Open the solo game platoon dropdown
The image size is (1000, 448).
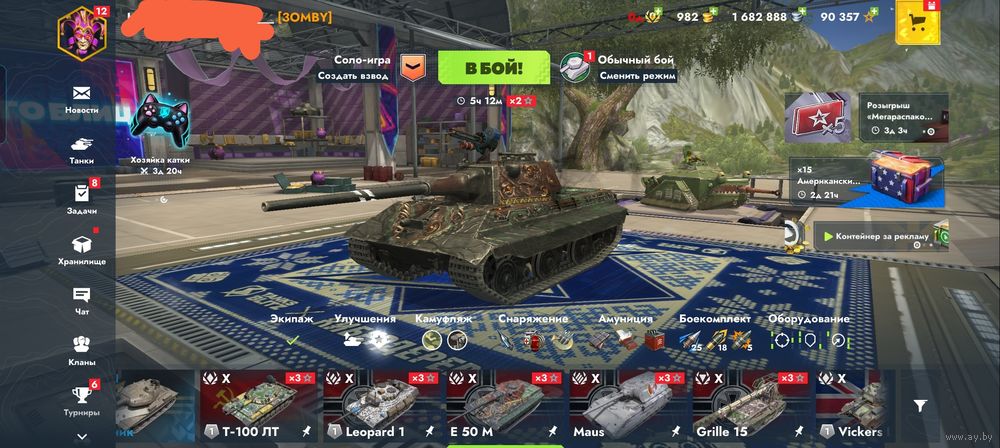(x=413, y=67)
